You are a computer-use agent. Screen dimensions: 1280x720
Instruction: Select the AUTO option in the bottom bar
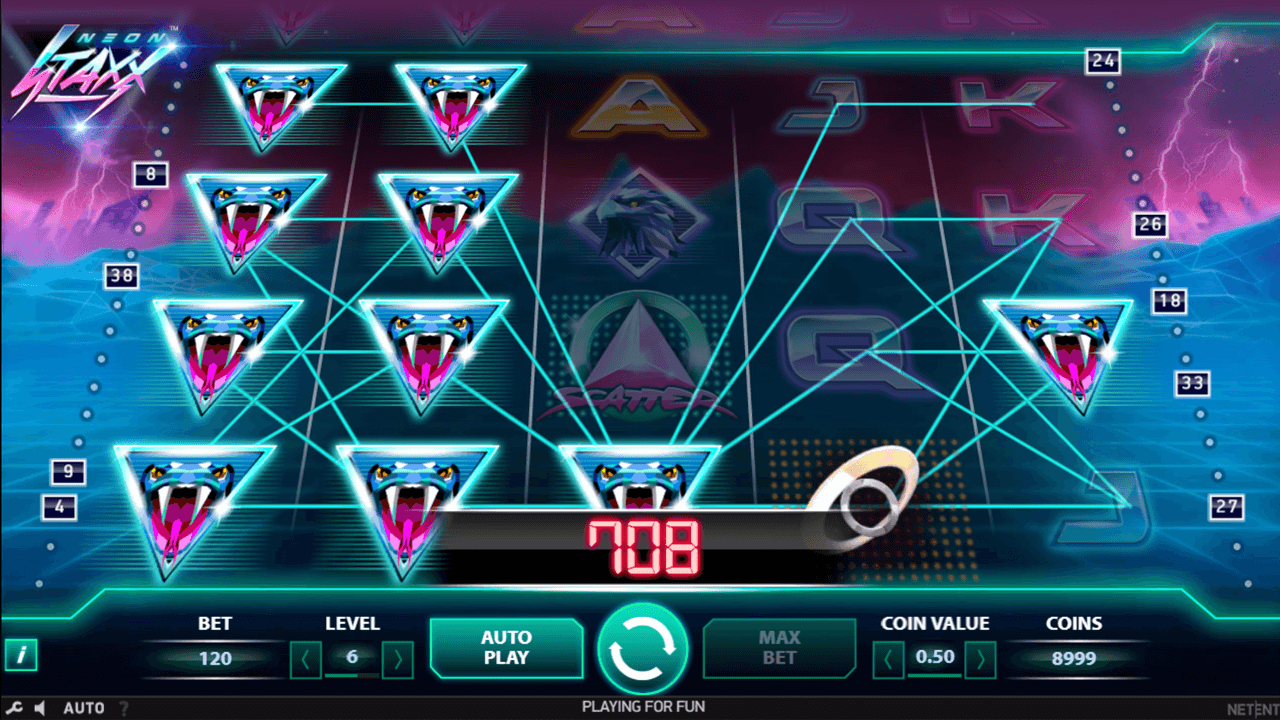84,708
